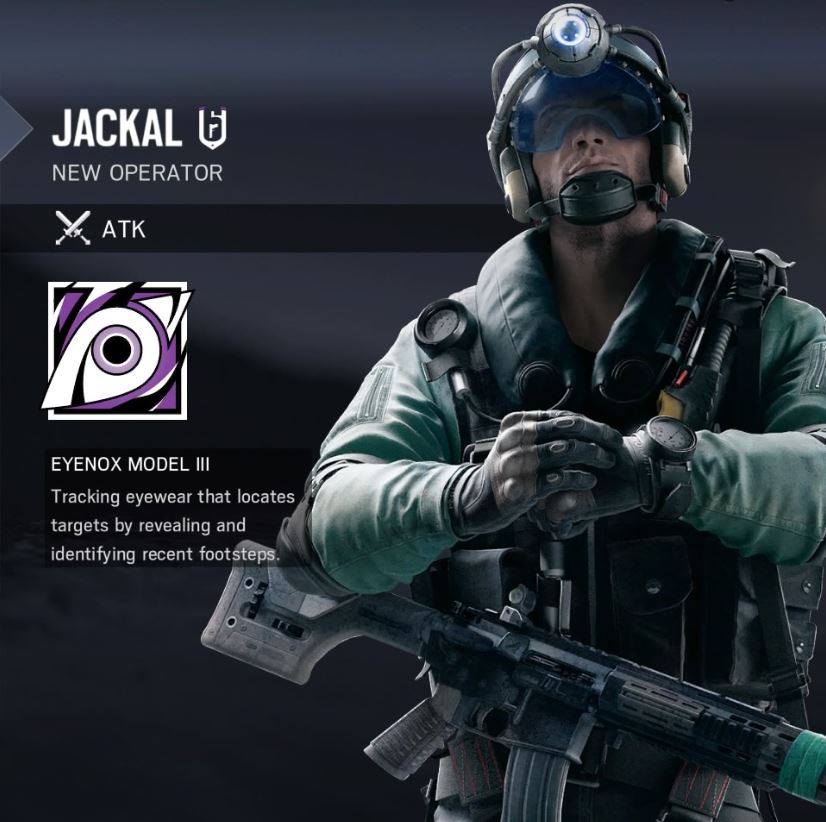Click the ATK crossed-swords role badge
The height and width of the screenshot is (822, 826).
(x=74, y=229)
